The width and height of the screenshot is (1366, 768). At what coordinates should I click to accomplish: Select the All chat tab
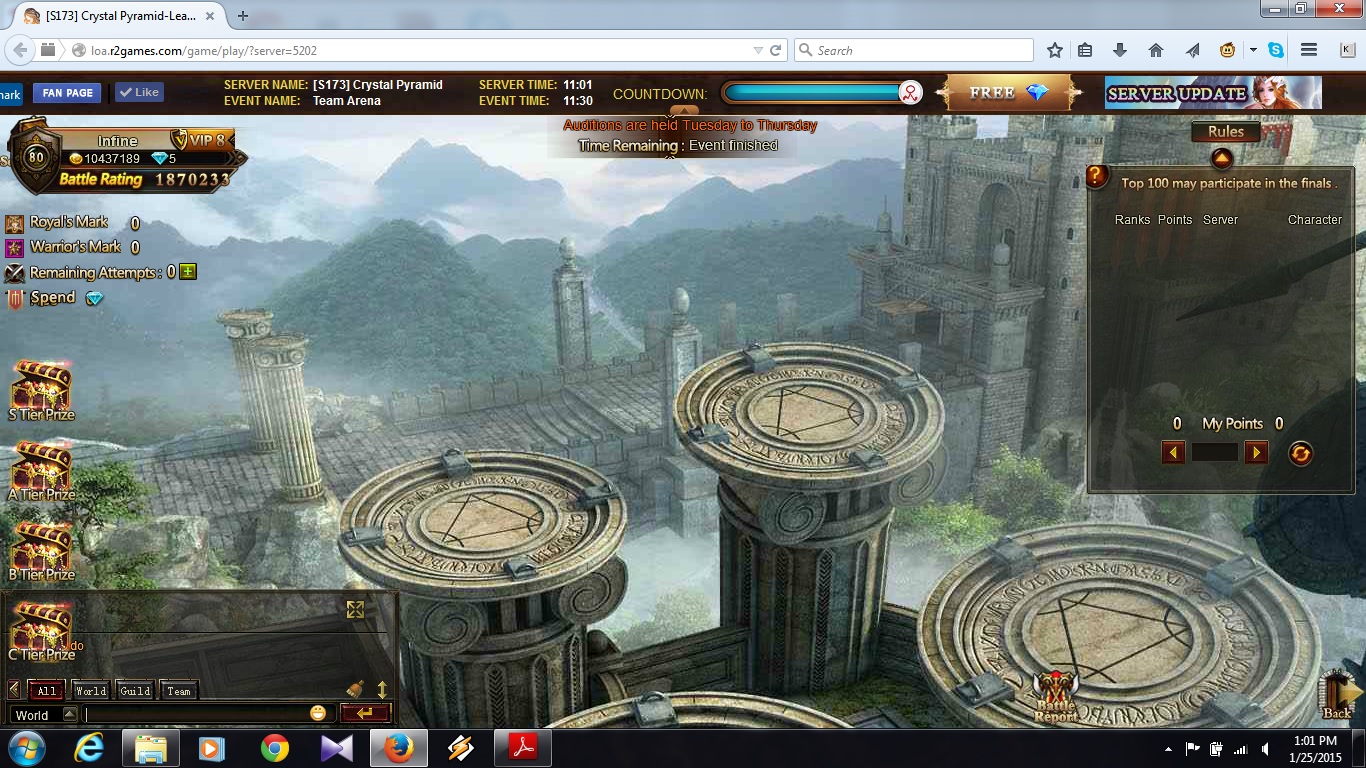(47, 690)
